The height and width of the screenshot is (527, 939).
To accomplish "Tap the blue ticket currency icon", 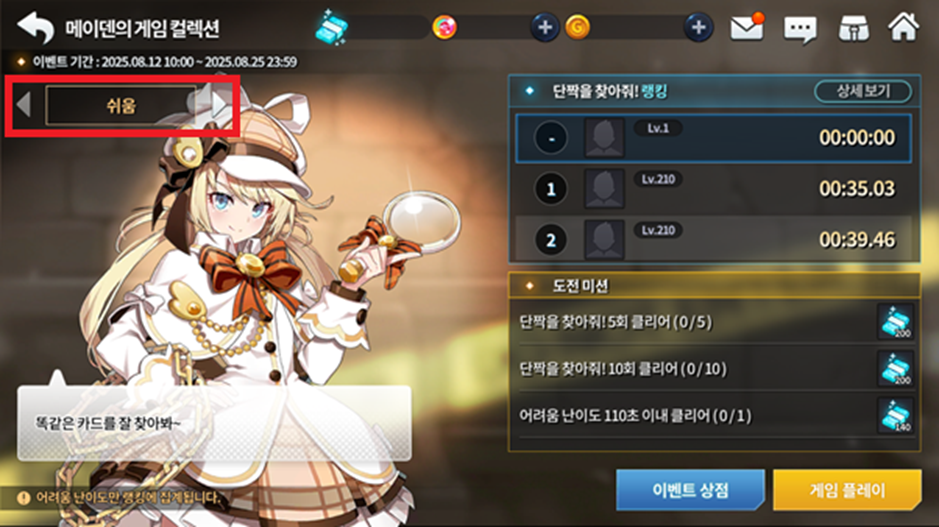I will click(331, 27).
